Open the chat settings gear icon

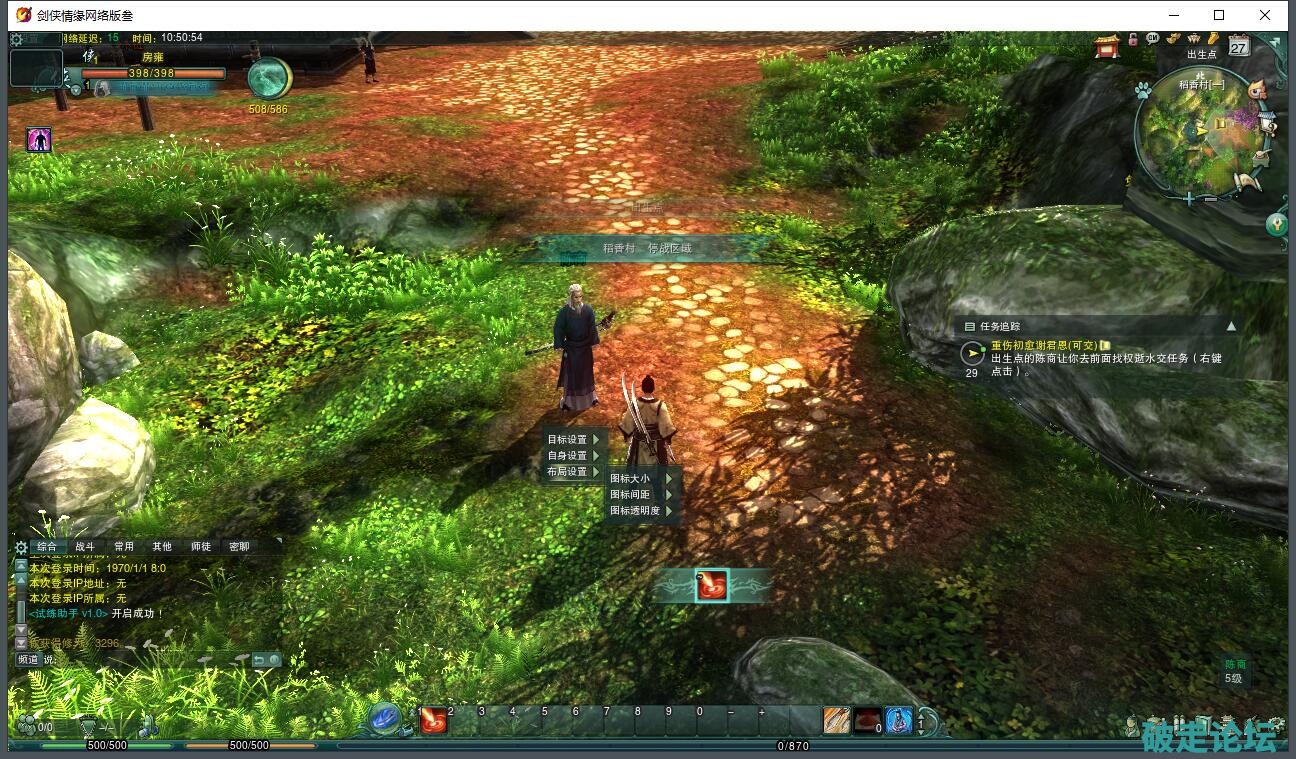tap(21, 547)
